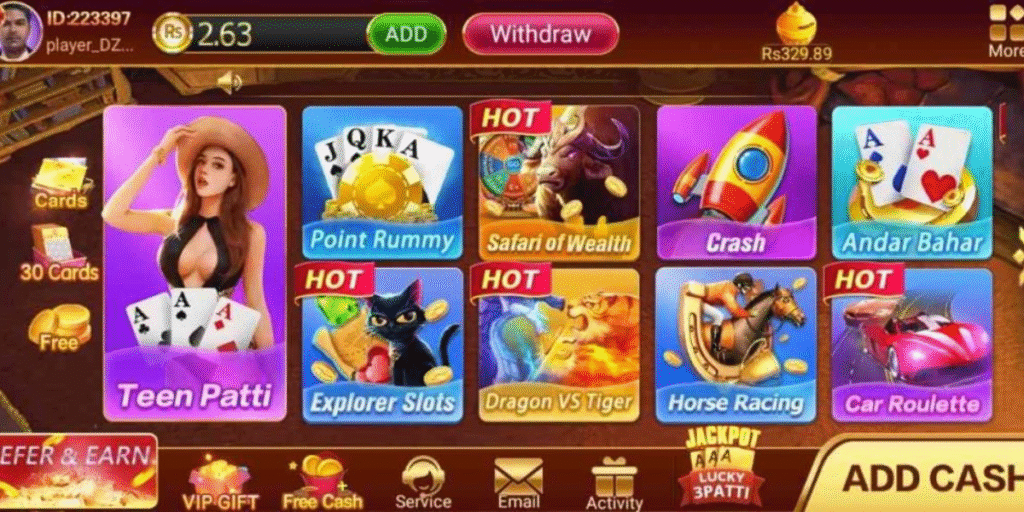Launch the Teen Patti game
The image size is (1024, 512).
coord(195,264)
